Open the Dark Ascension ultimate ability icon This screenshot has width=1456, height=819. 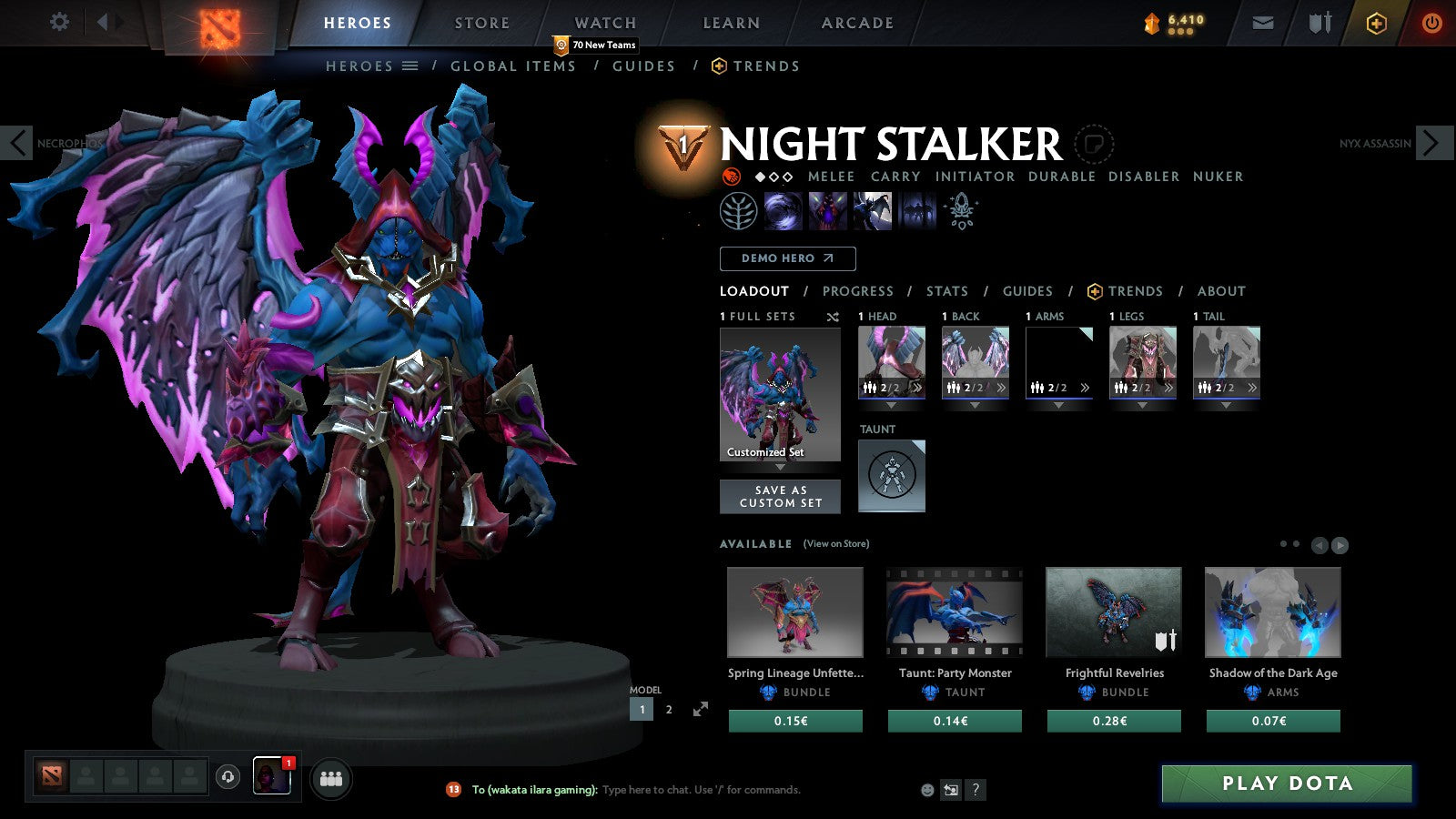tap(915, 211)
